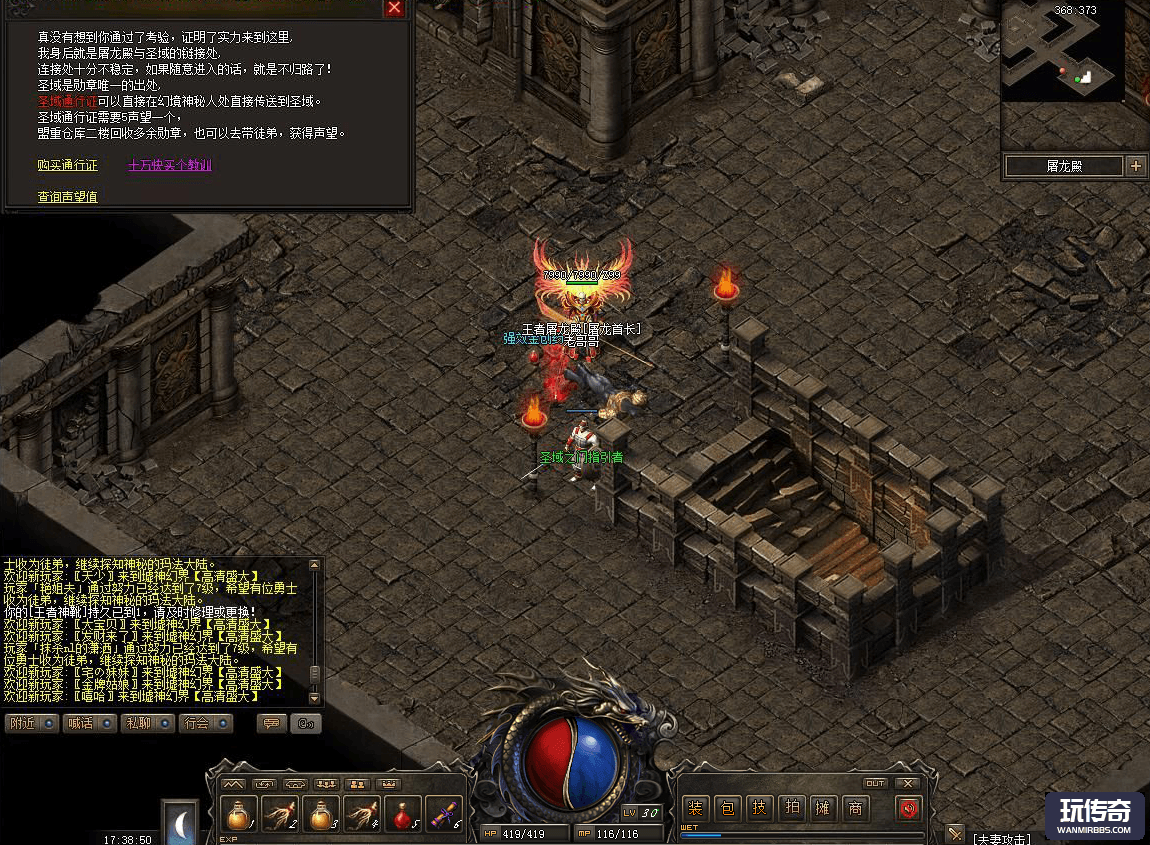
Task: Click the OUT logout button
Action: click(x=875, y=783)
